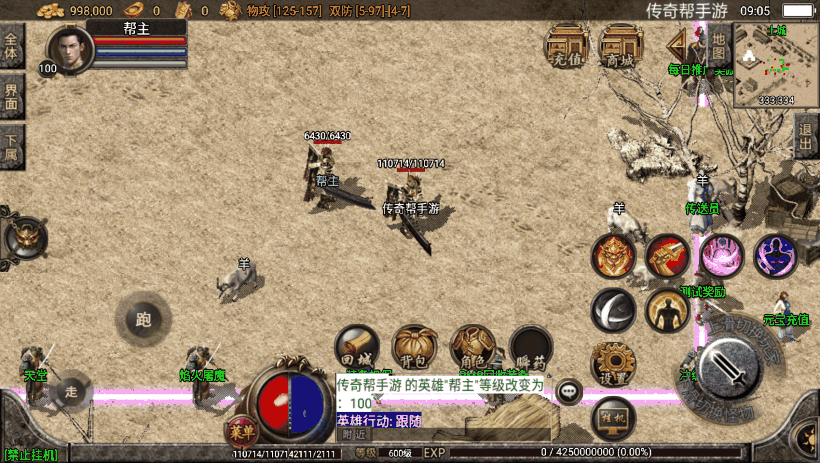Image resolution: width=820 pixels, height=463 pixels.
Task: Toggle the 走 walk button
Action: (70, 390)
